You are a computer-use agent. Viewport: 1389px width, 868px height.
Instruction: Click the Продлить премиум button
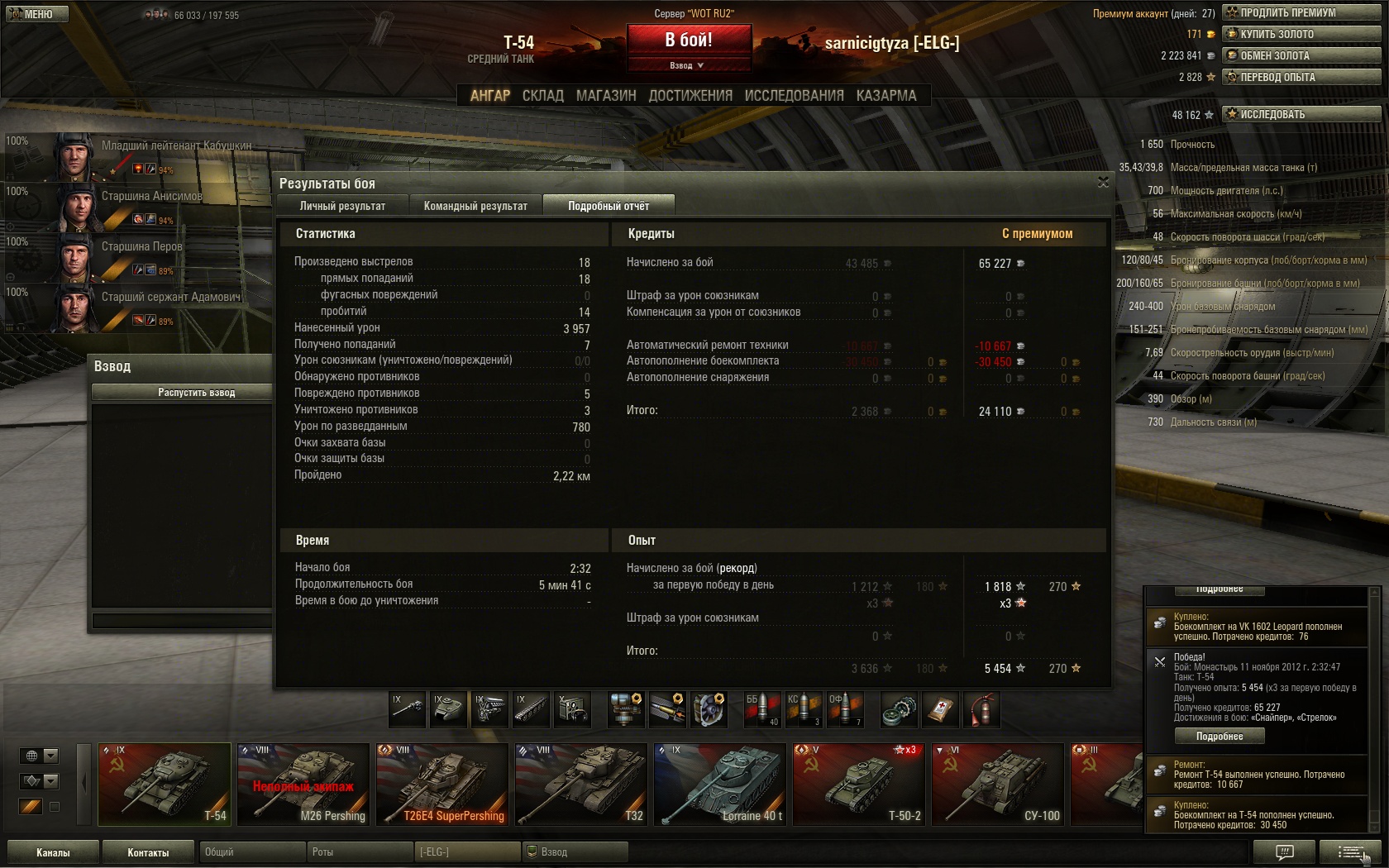click(x=1301, y=12)
